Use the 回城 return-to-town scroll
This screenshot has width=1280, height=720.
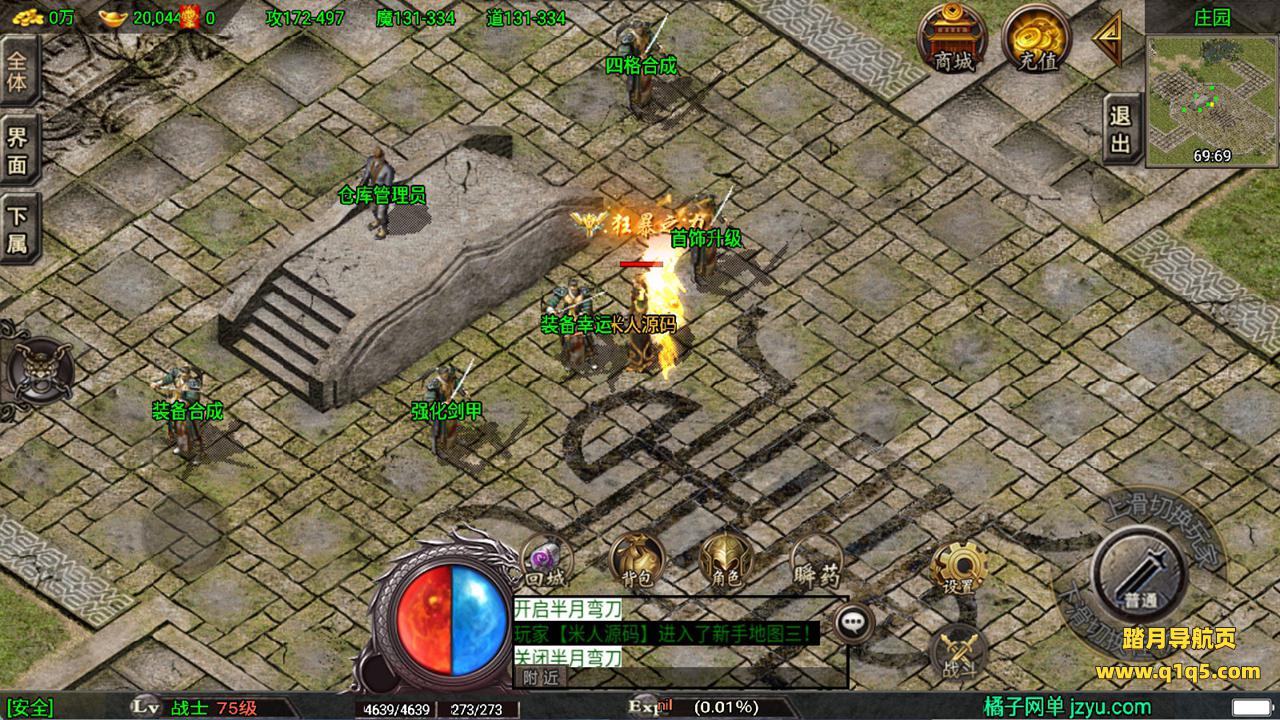click(546, 562)
